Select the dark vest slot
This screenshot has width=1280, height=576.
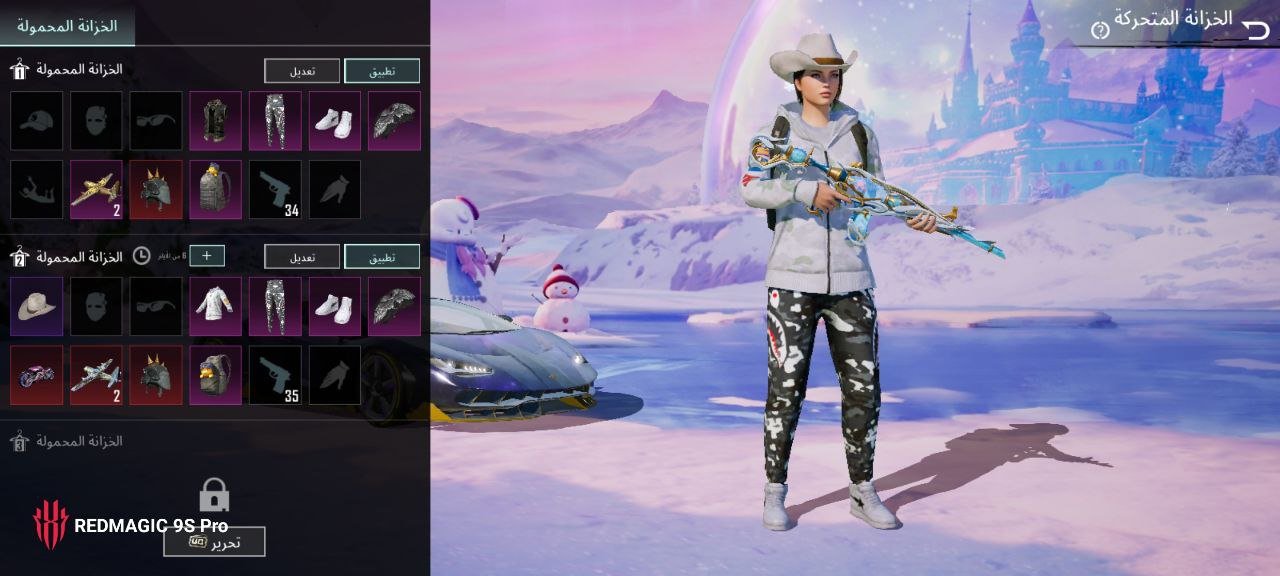(x=216, y=121)
